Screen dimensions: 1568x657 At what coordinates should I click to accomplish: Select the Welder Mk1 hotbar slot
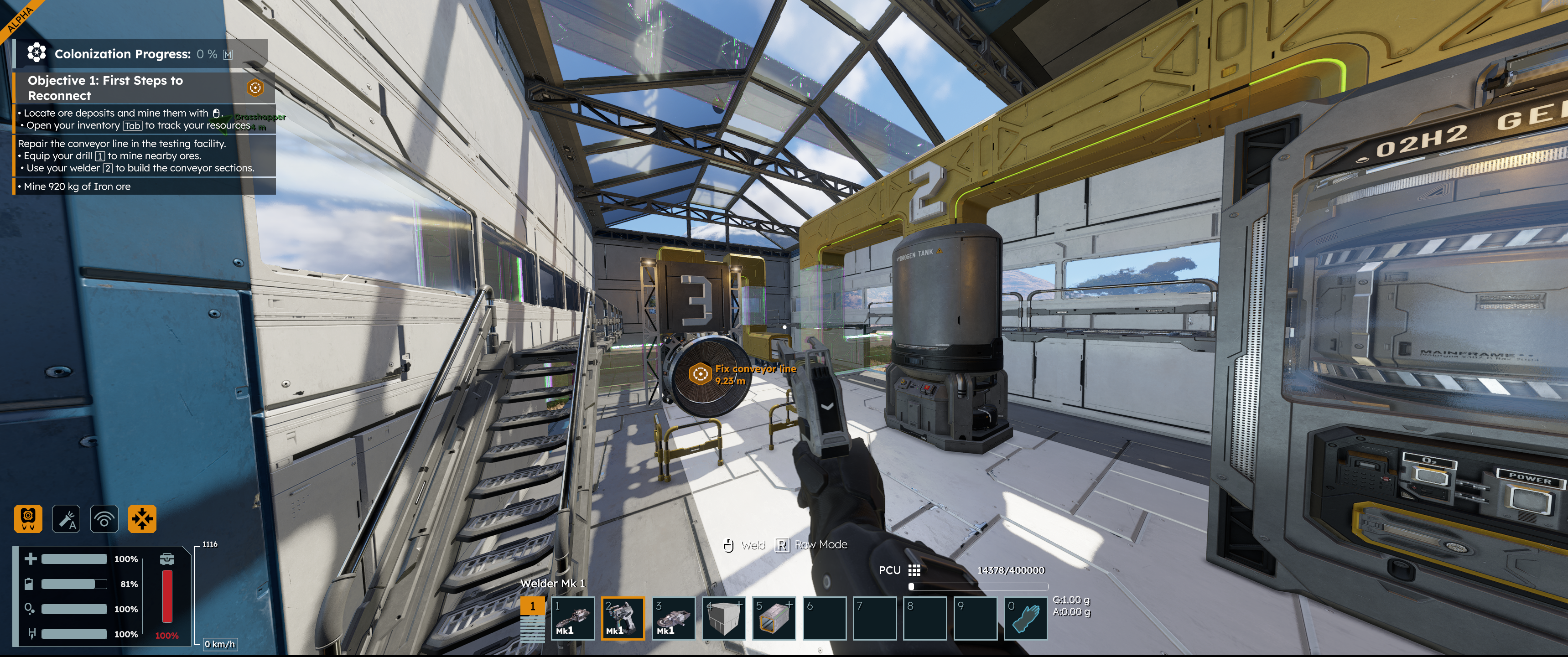coord(623,618)
